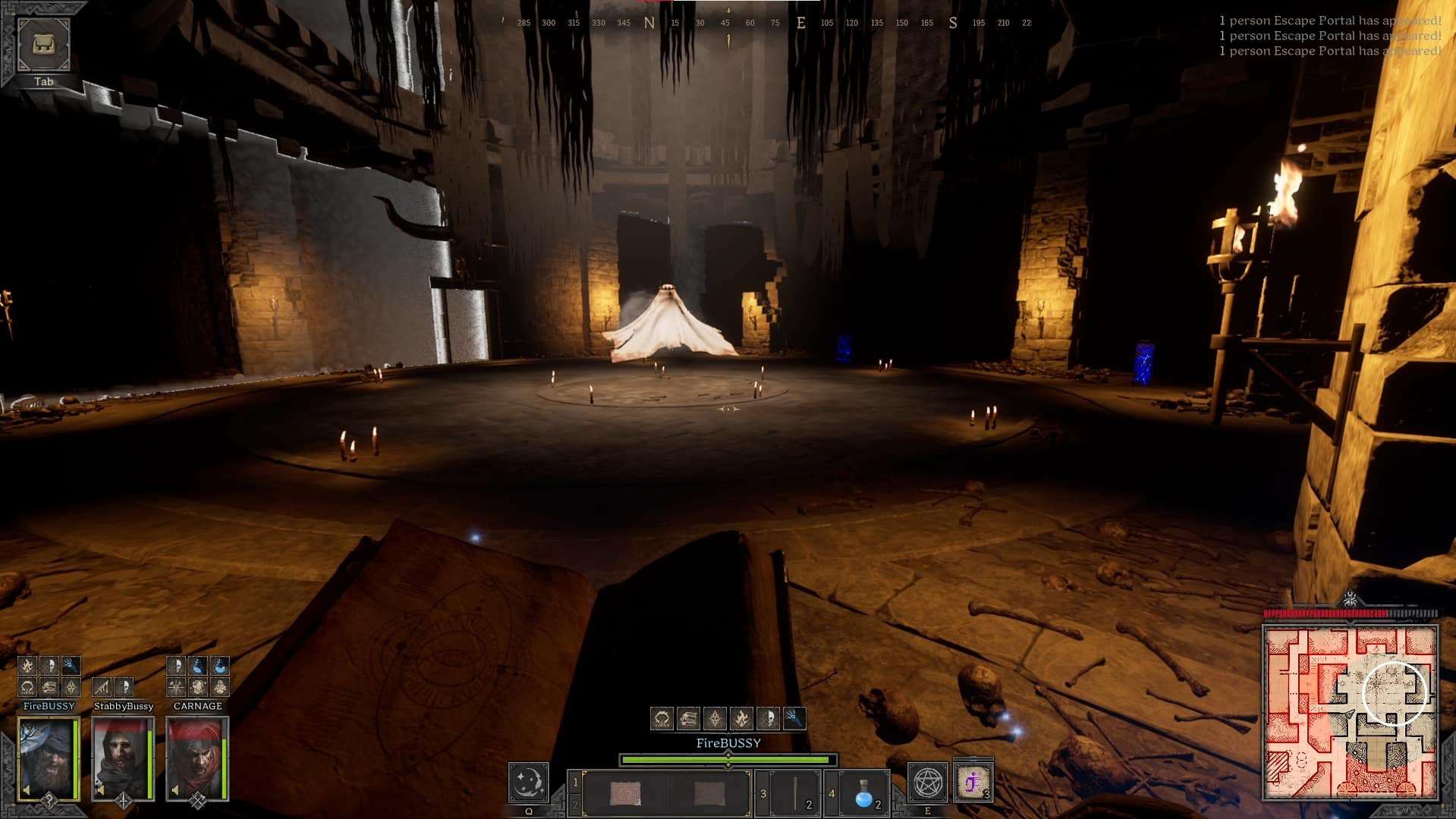Click the moon meditation icon beside the Q key
This screenshot has height=819, width=1456.
tap(529, 783)
